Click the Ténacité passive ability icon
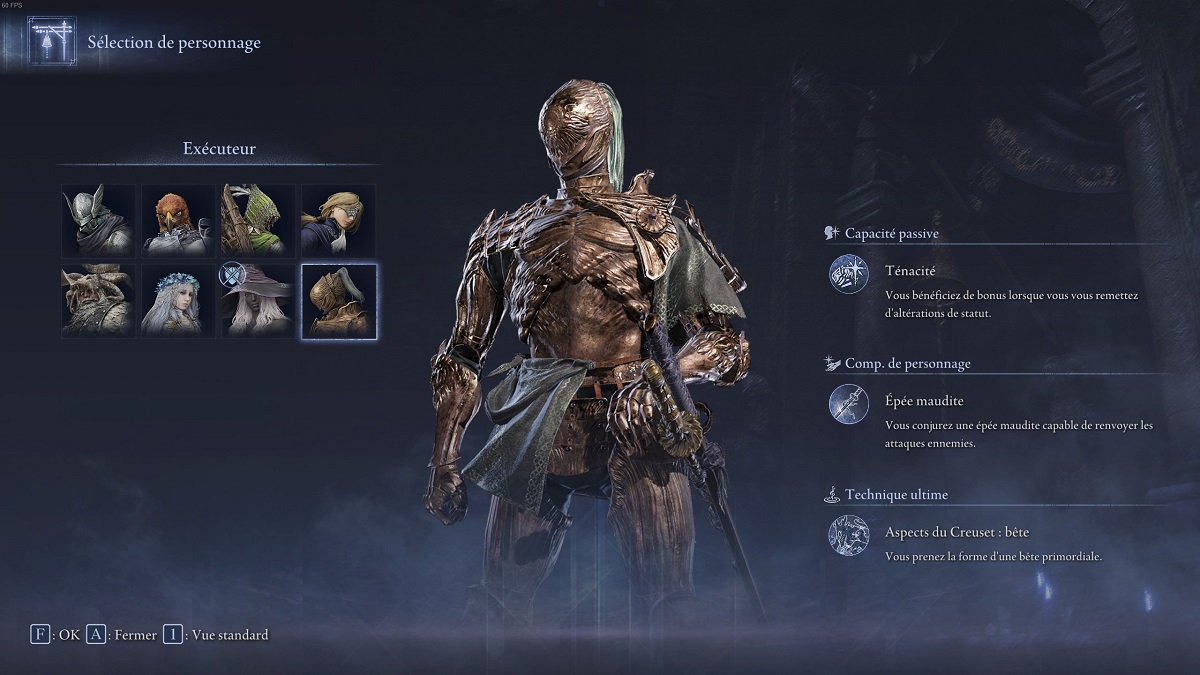This screenshot has height=675, width=1200. click(849, 275)
